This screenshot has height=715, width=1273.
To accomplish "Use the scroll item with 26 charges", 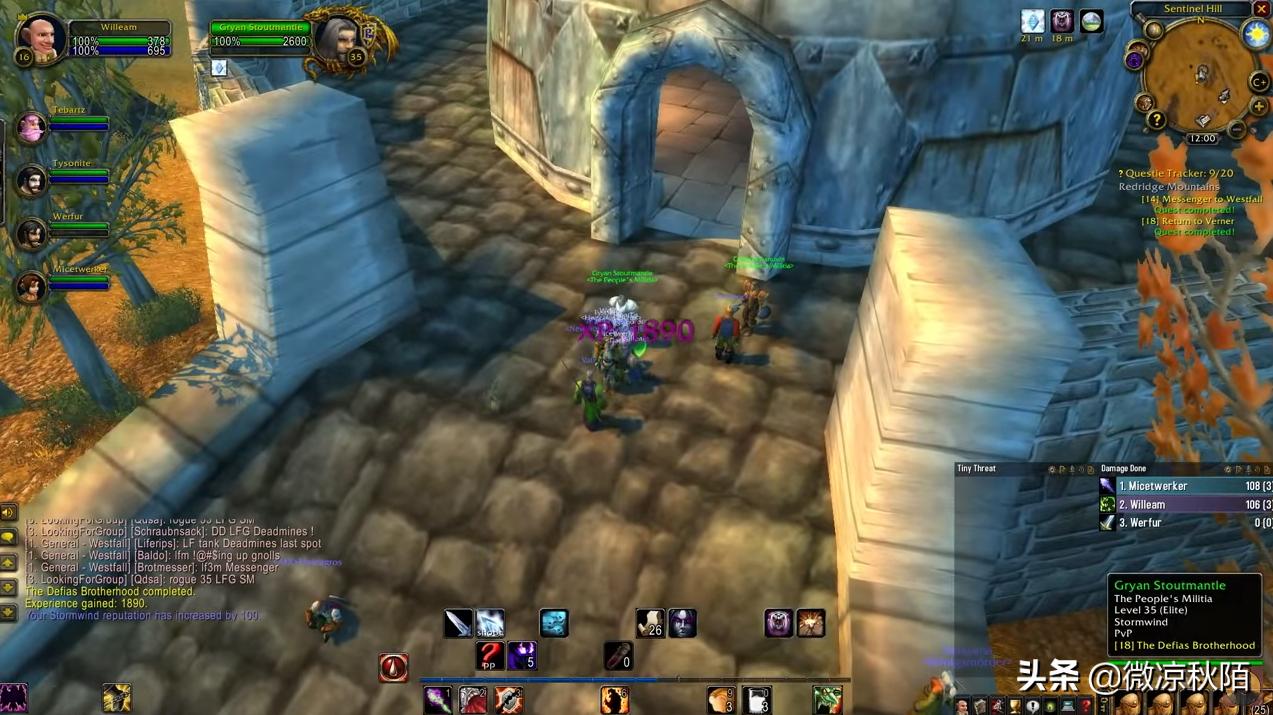I will (x=650, y=623).
